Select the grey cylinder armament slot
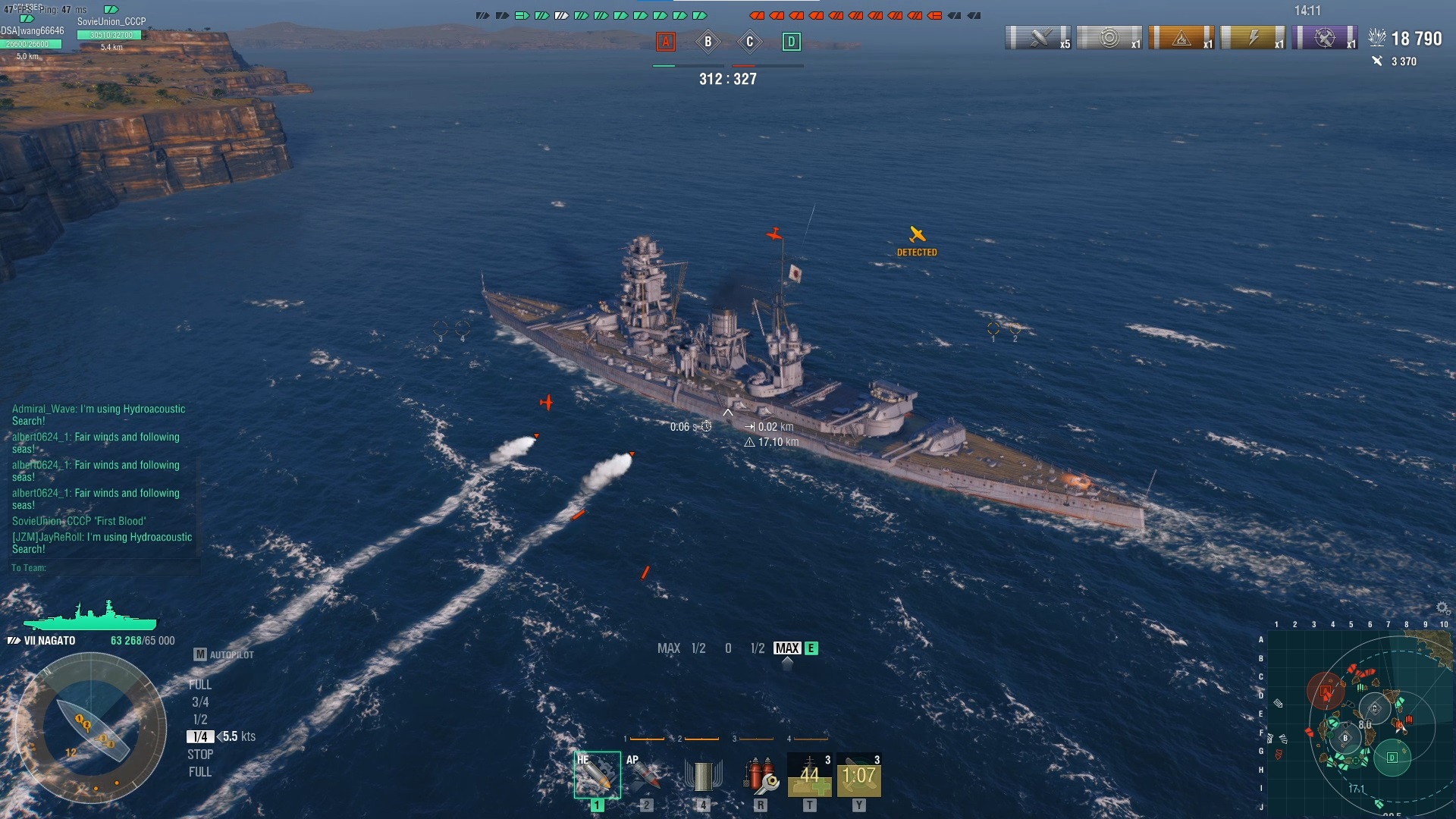Screen dimensions: 1456x819 click(703, 775)
